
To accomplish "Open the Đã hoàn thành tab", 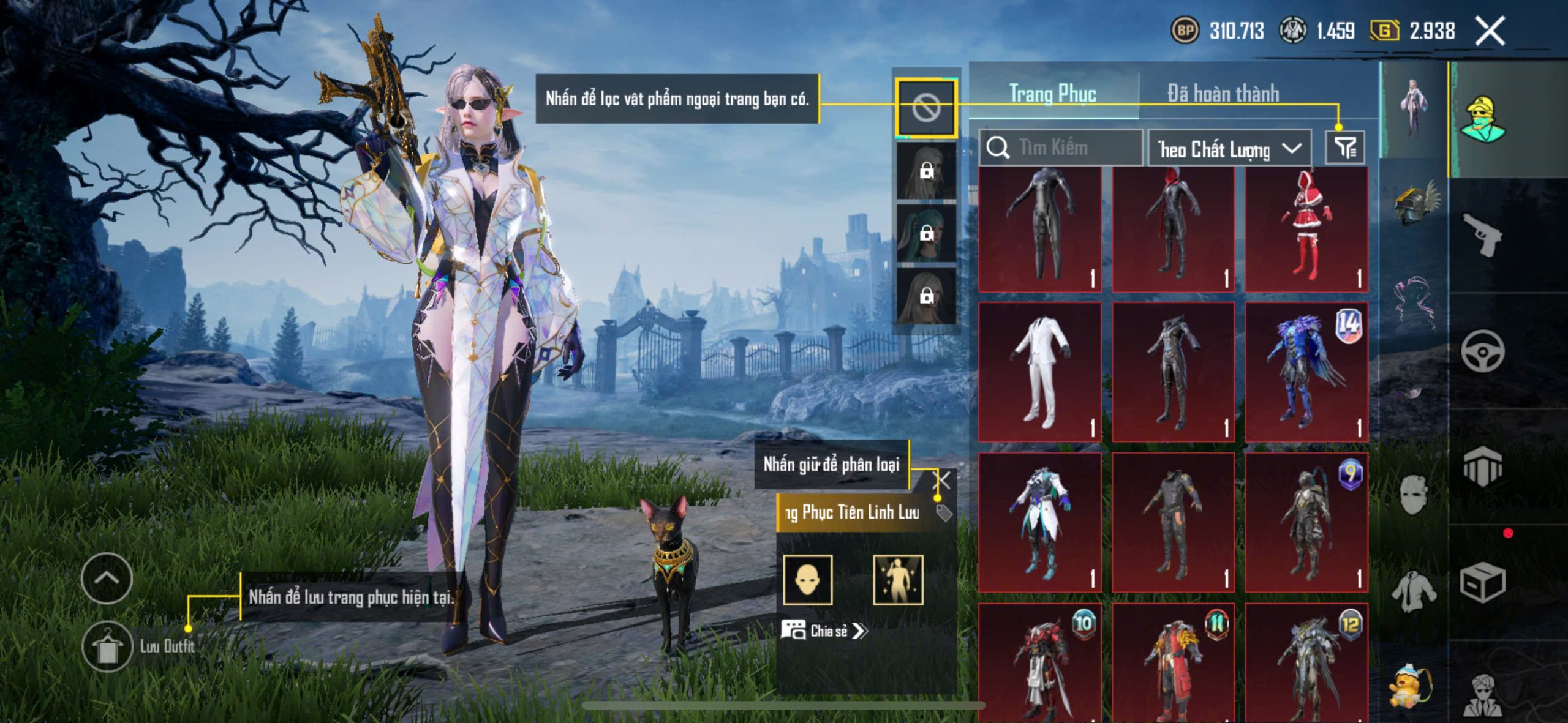I will [x=1223, y=94].
